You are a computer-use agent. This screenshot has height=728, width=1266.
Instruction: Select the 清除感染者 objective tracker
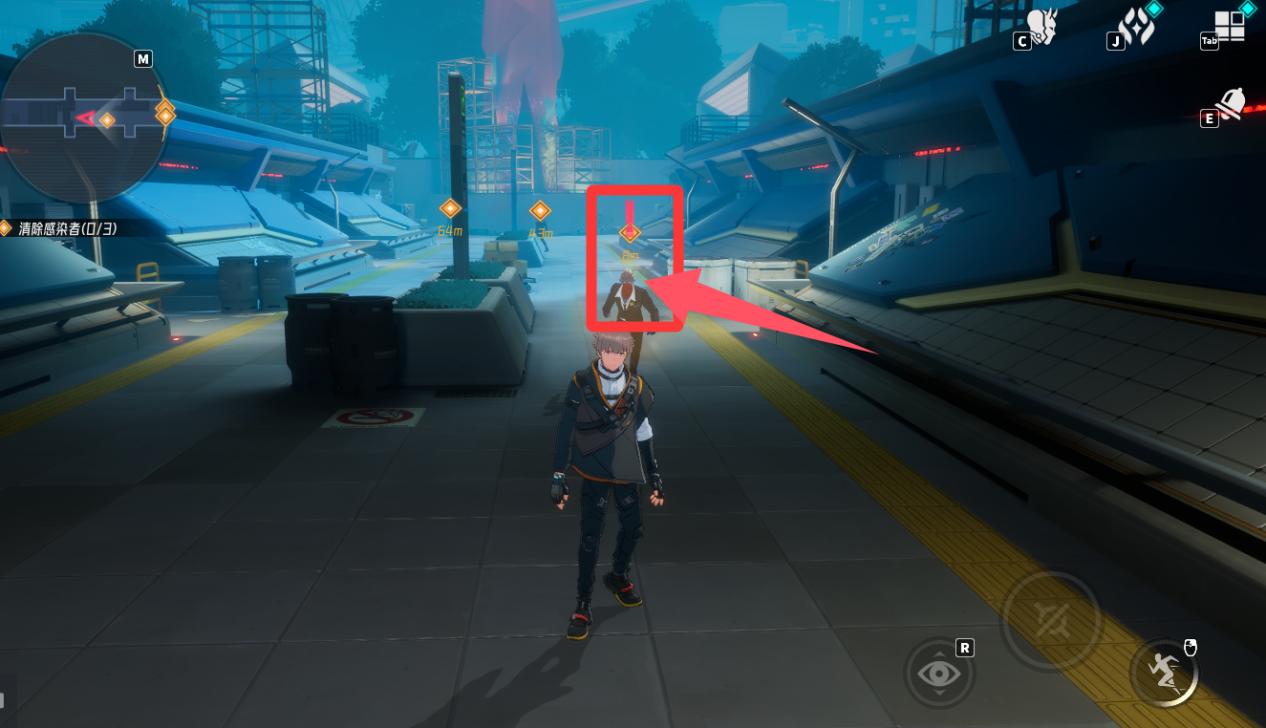[66, 229]
